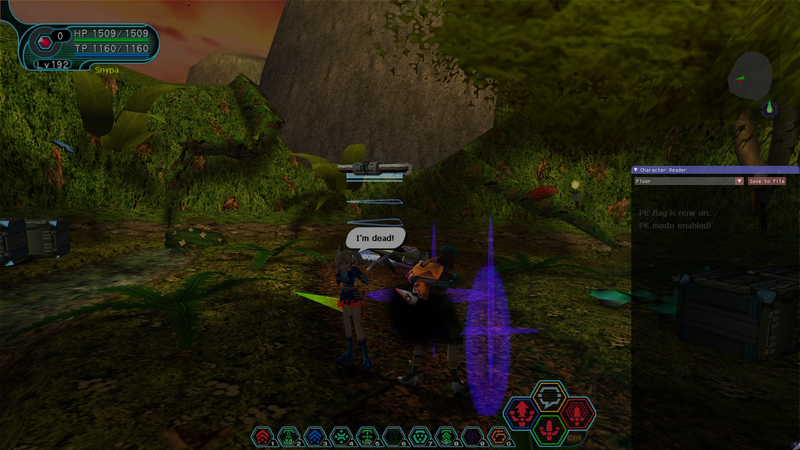Use the blue arrow icon in hotbar slot 3

[x=315, y=437]
